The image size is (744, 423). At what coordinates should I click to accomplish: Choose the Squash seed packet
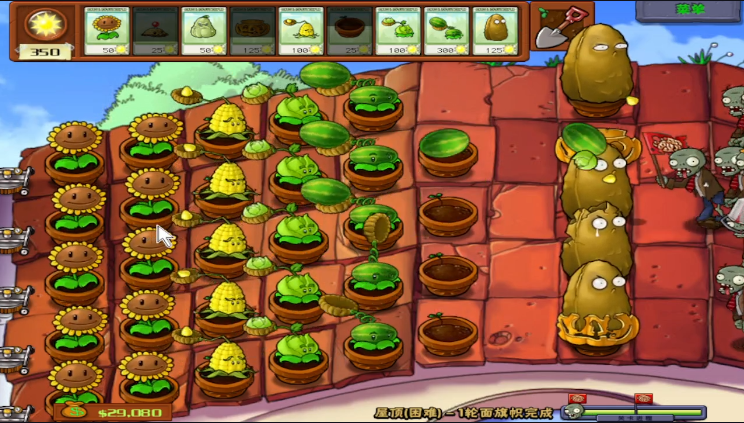(x=205, y=31)
